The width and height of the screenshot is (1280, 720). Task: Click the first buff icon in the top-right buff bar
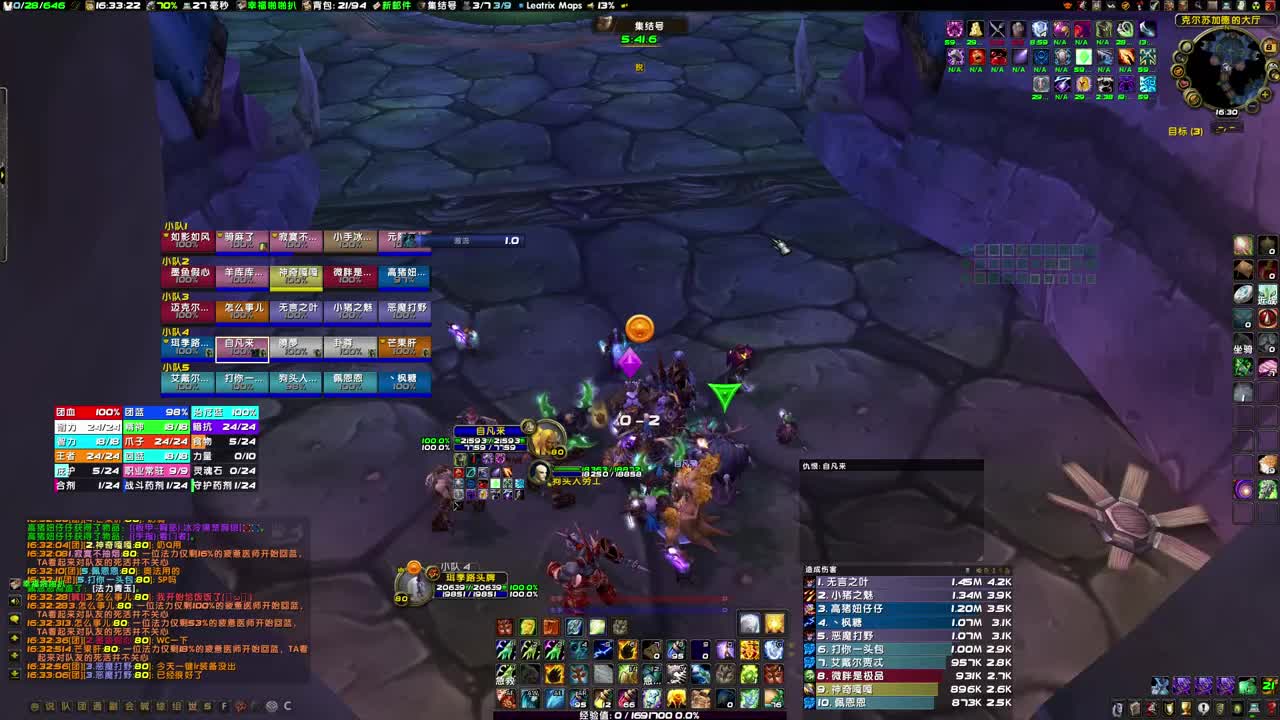point(956,30)
